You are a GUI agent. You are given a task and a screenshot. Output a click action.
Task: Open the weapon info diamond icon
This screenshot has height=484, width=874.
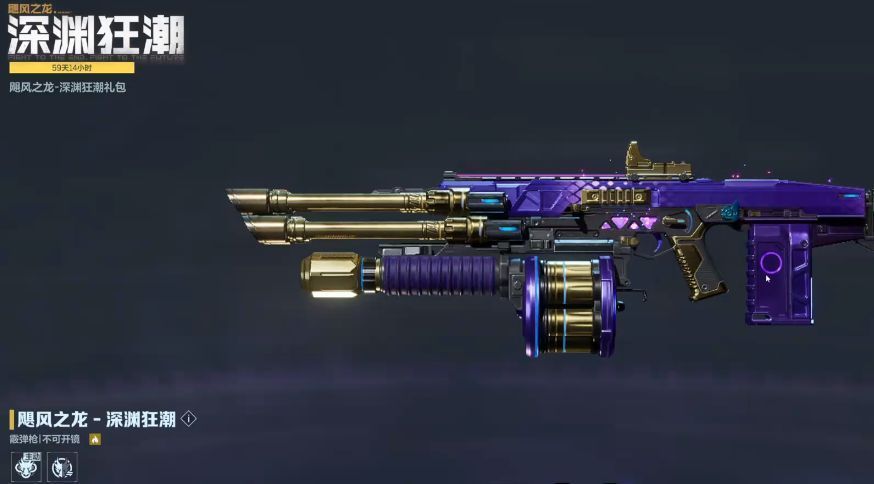coord(189,420)
